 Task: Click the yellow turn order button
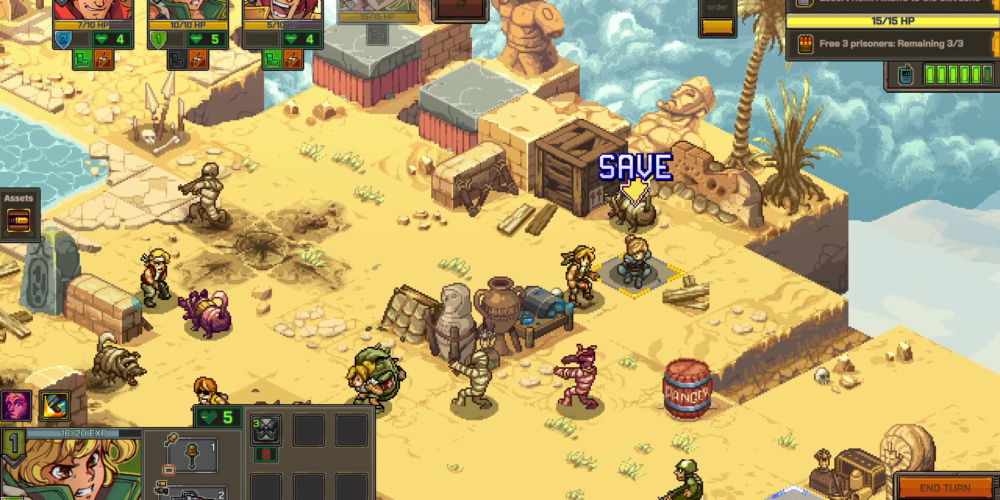tap(717, 27)
